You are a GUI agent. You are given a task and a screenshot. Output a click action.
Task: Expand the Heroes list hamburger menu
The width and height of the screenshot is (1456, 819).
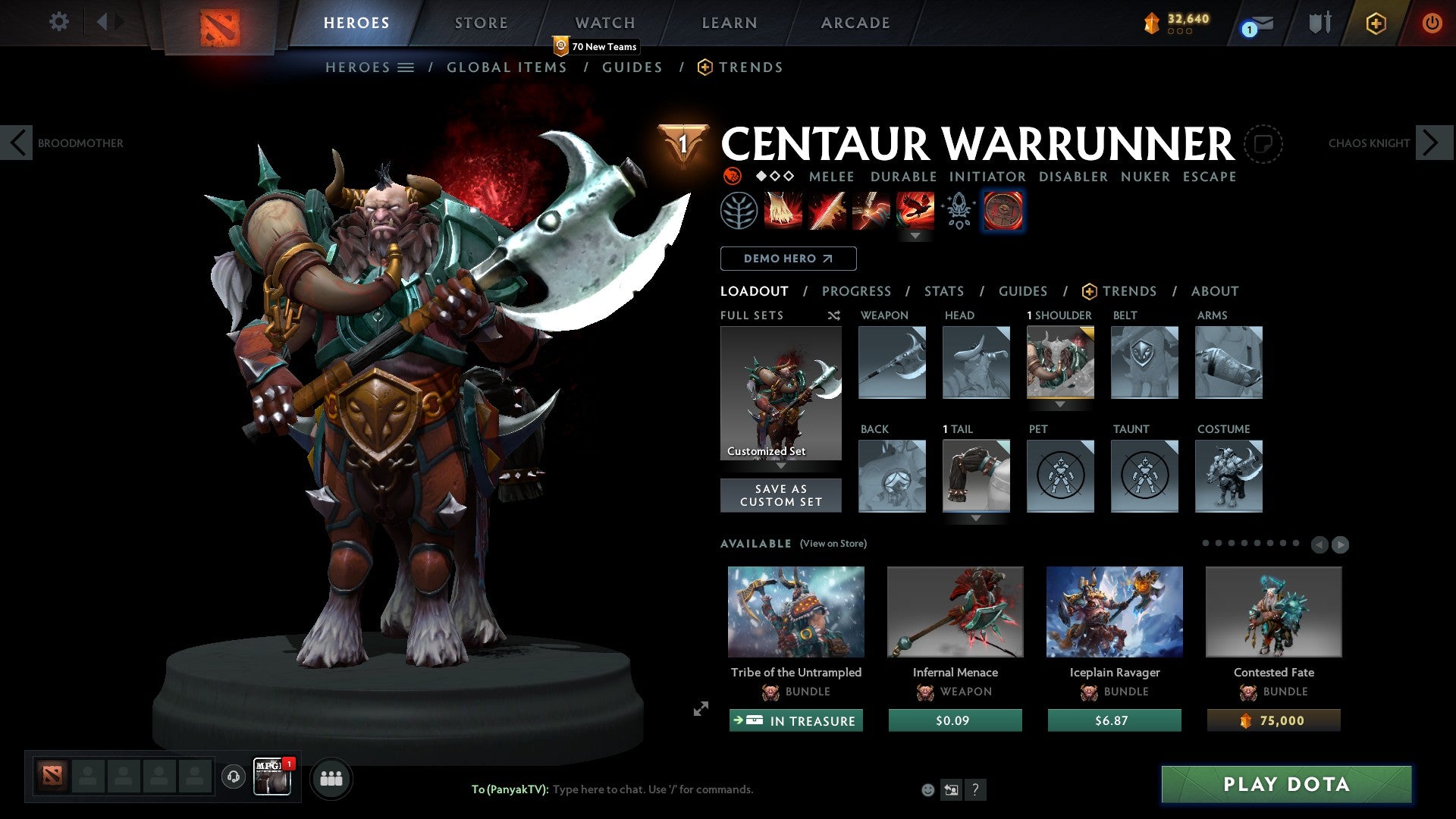[x=406, y=67]
